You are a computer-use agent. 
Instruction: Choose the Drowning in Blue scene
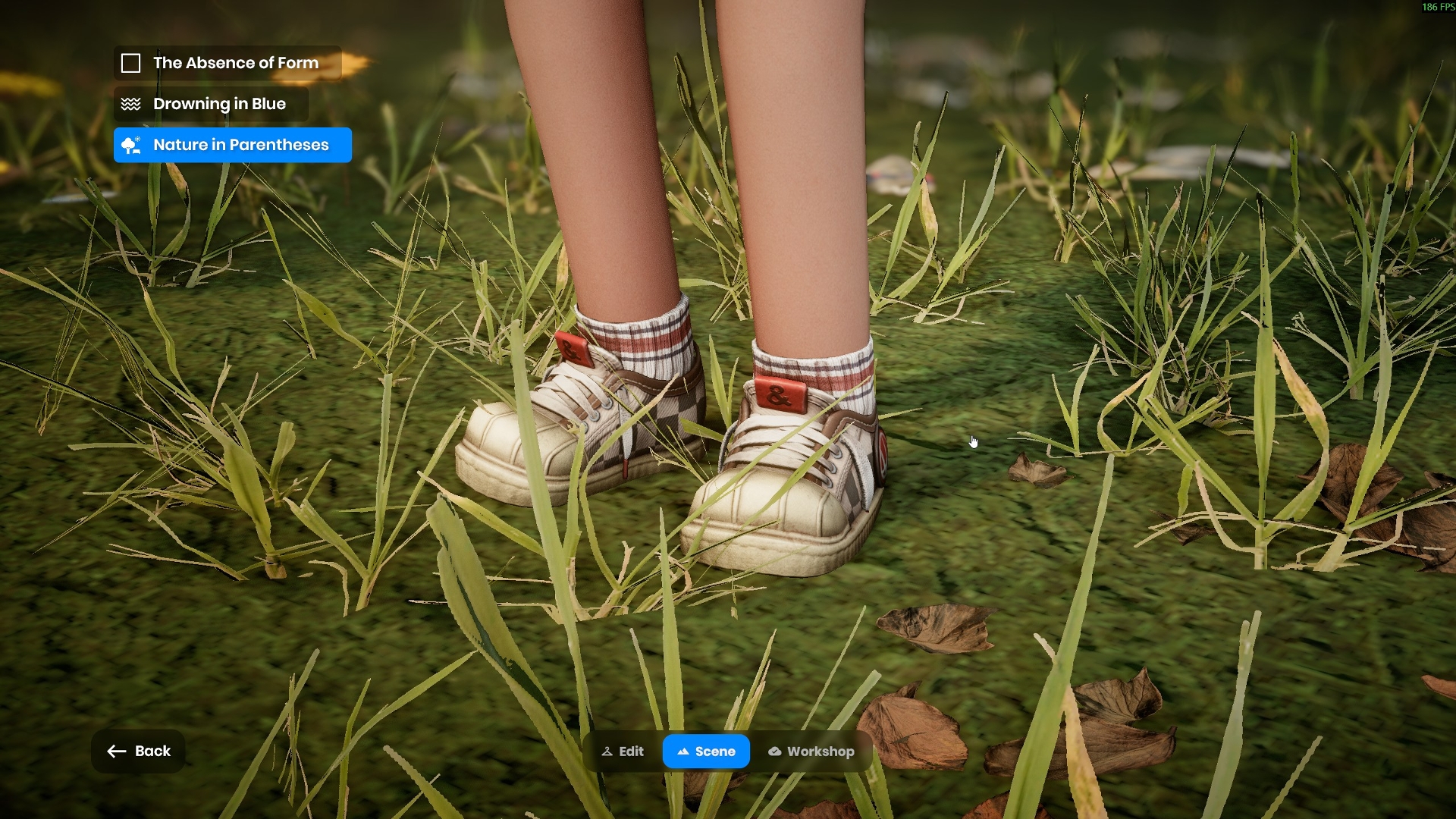(x=211, y=104)
